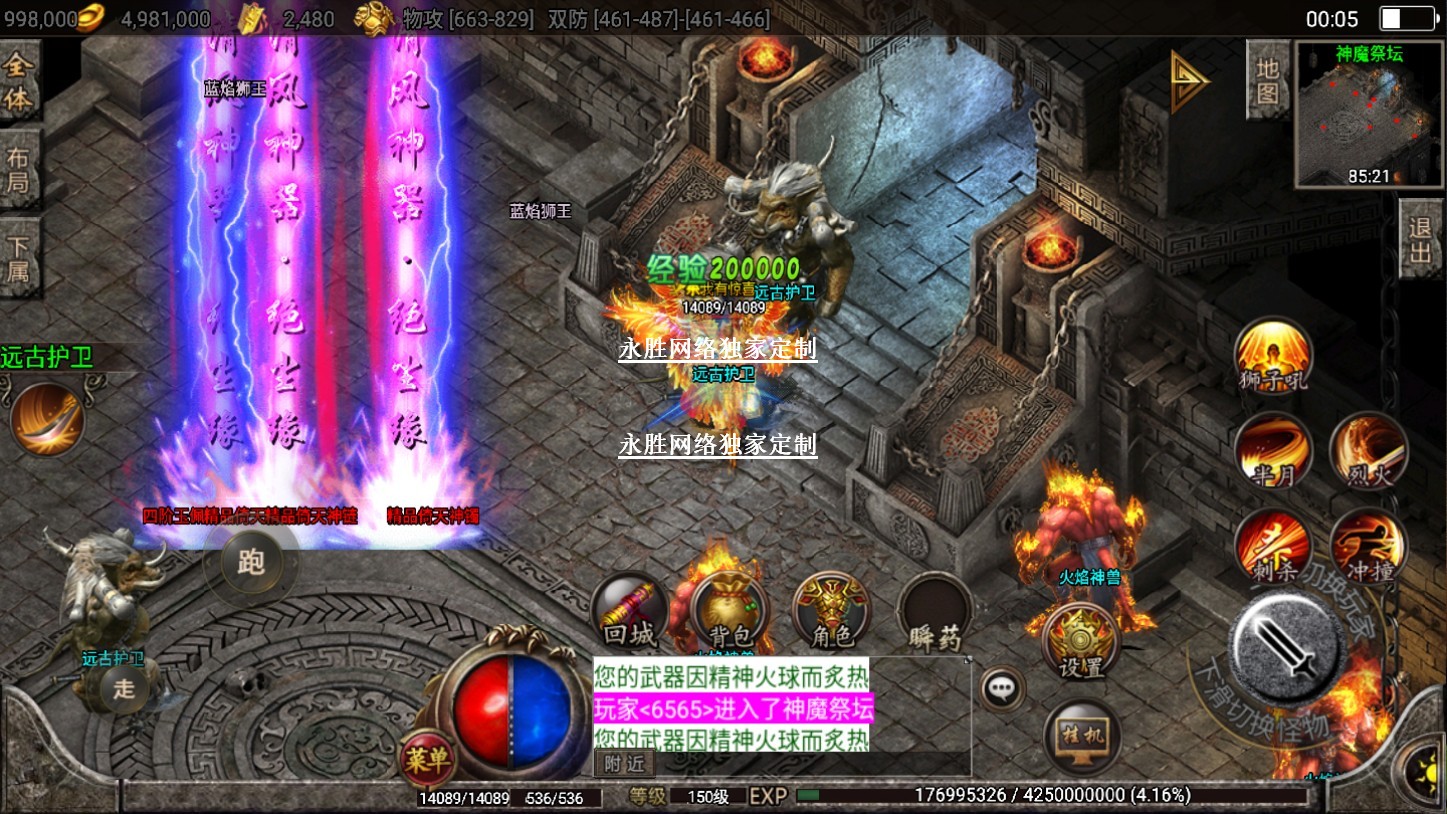Open the chat speech bubble button
This screenshot has height=814, width=1447.
pyautogui.click(x=1001, y=689)
